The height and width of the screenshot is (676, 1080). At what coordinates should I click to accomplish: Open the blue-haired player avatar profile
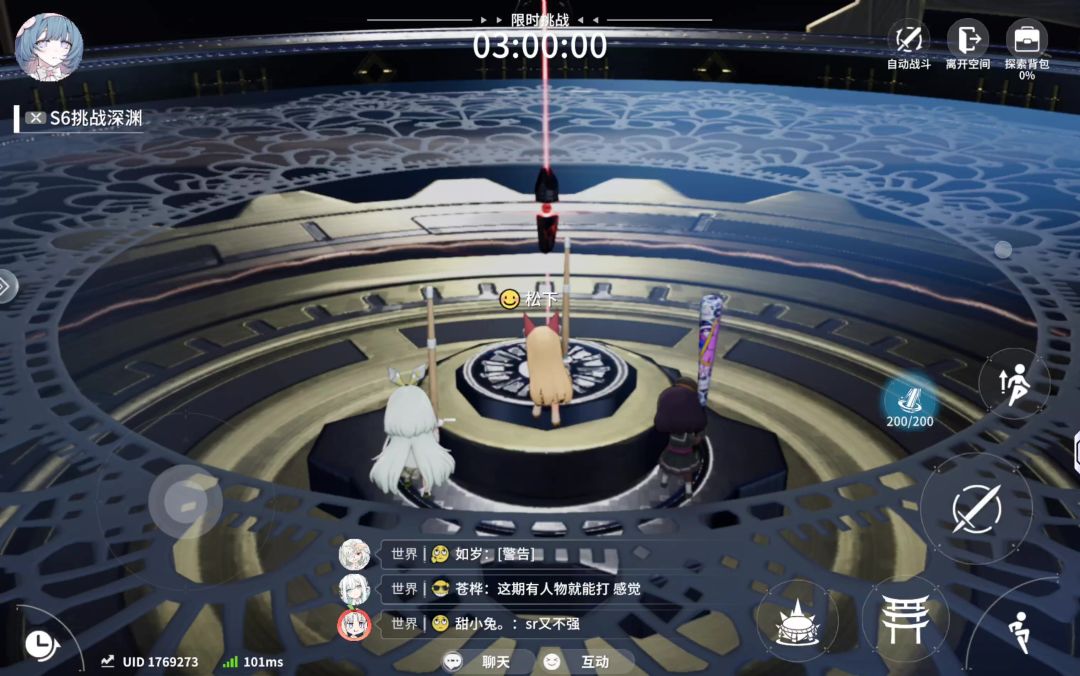pyautogui.click(x=49, y=47)
